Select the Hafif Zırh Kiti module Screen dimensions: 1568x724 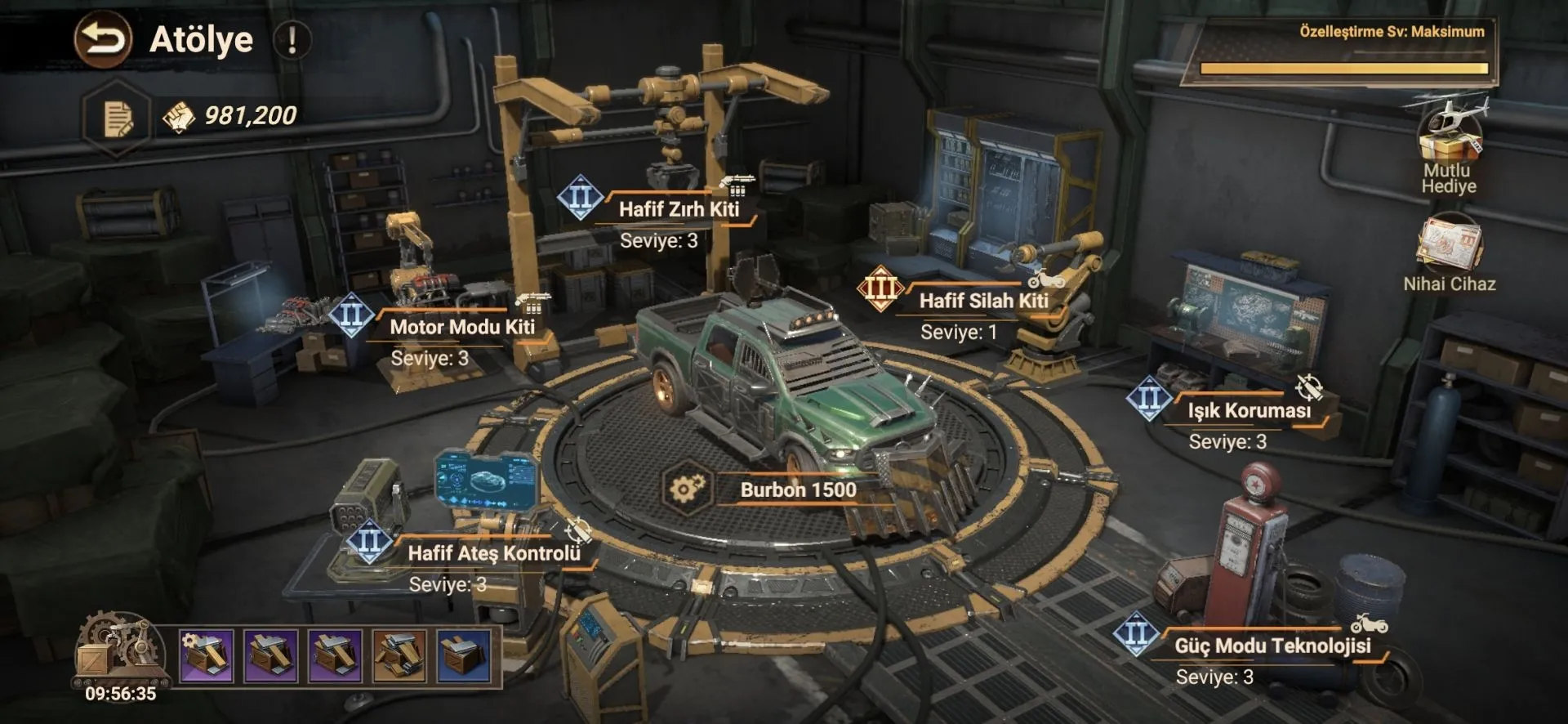pyautogui.click(x=678, y=209)
